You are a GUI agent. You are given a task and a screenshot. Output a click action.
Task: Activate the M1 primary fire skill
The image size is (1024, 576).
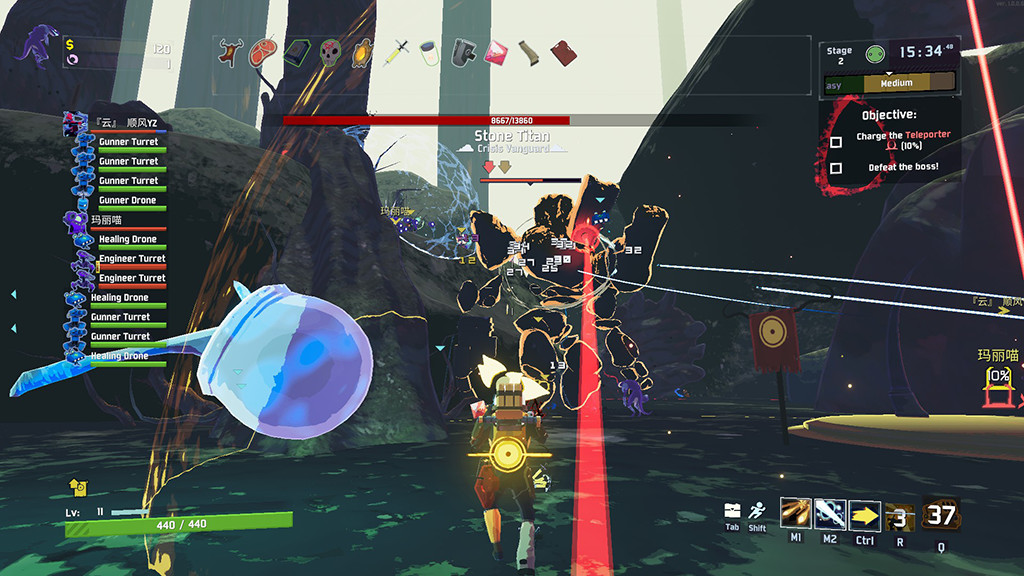(x=796, y=514)
